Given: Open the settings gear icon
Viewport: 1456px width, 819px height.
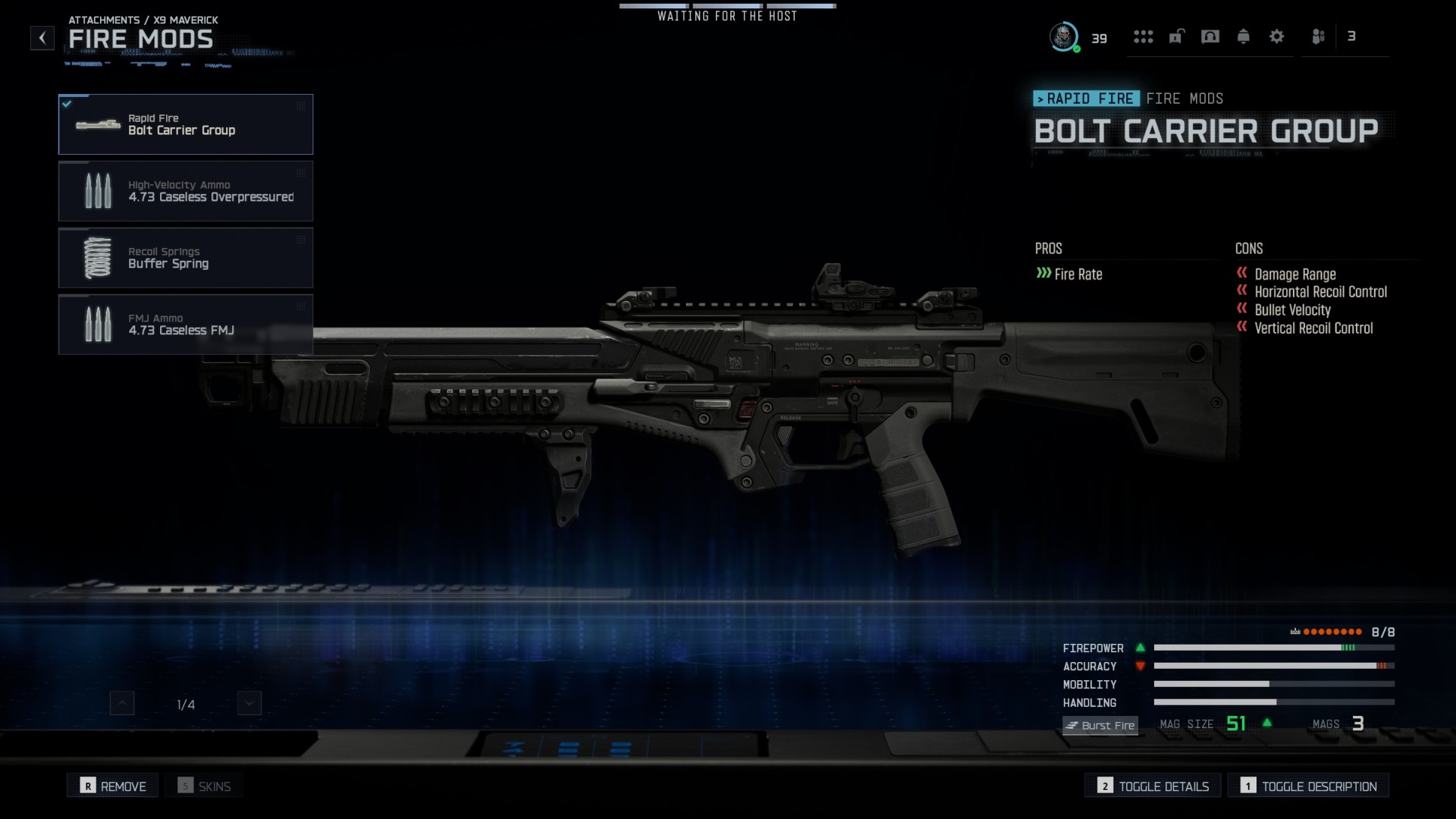Looking at the screenshot, I should 1277,36.
